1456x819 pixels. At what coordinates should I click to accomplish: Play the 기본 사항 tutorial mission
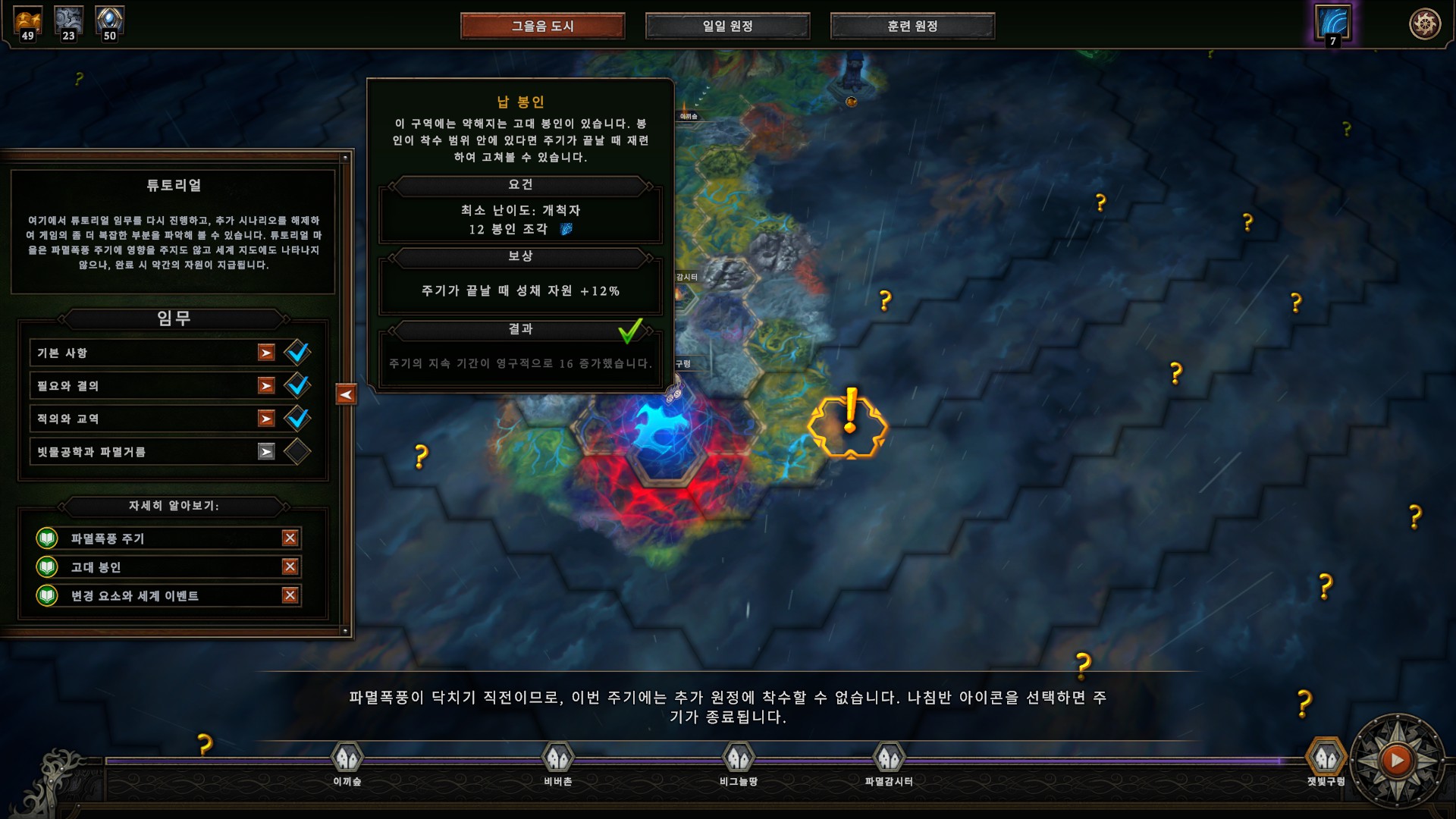point(266,353)
